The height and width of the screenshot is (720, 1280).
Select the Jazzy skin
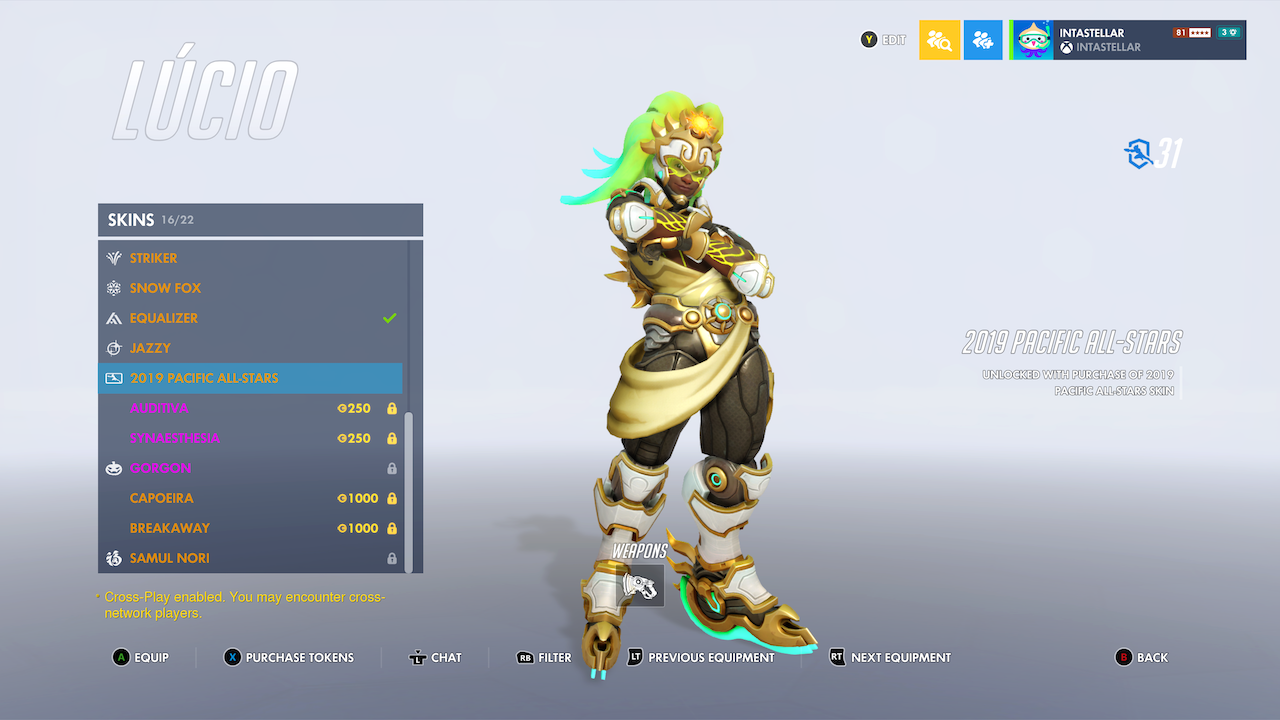point(152,348)
